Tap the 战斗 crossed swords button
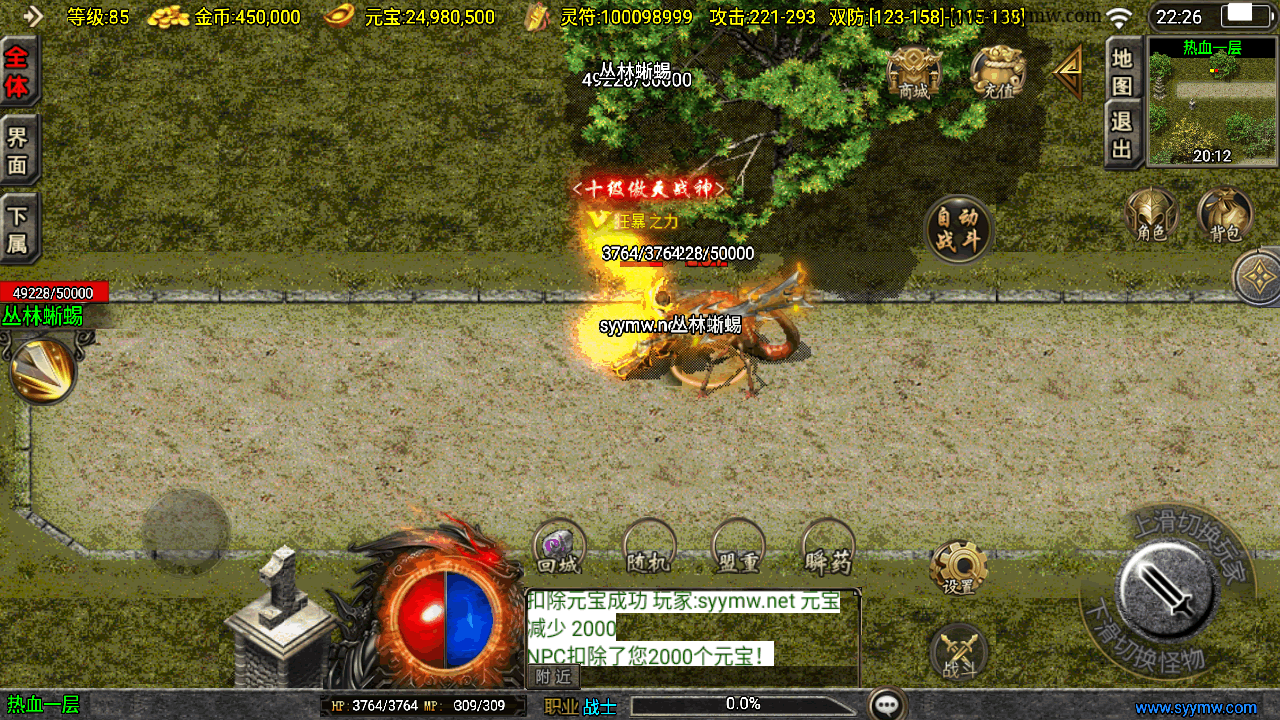The image size is (1280, 720). pyautogui.click(x=959, y=654)
